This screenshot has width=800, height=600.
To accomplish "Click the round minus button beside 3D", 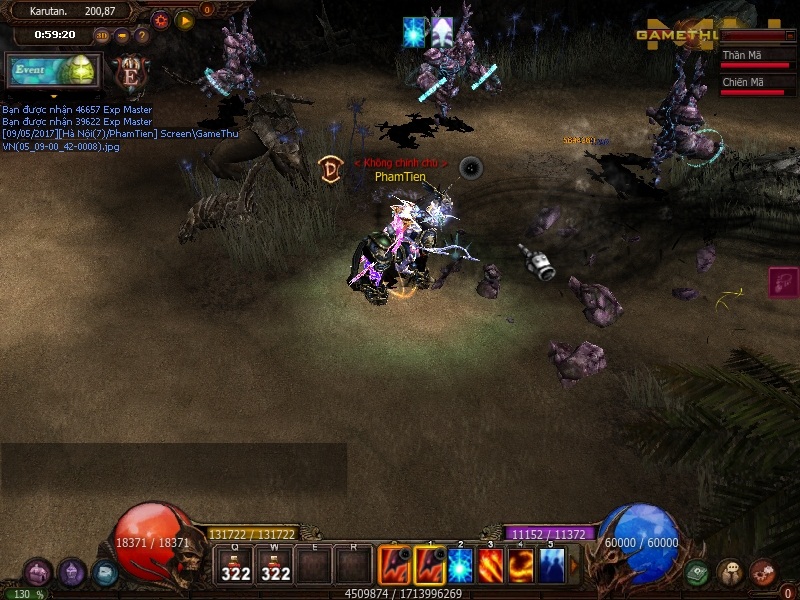I will [122, 36].
